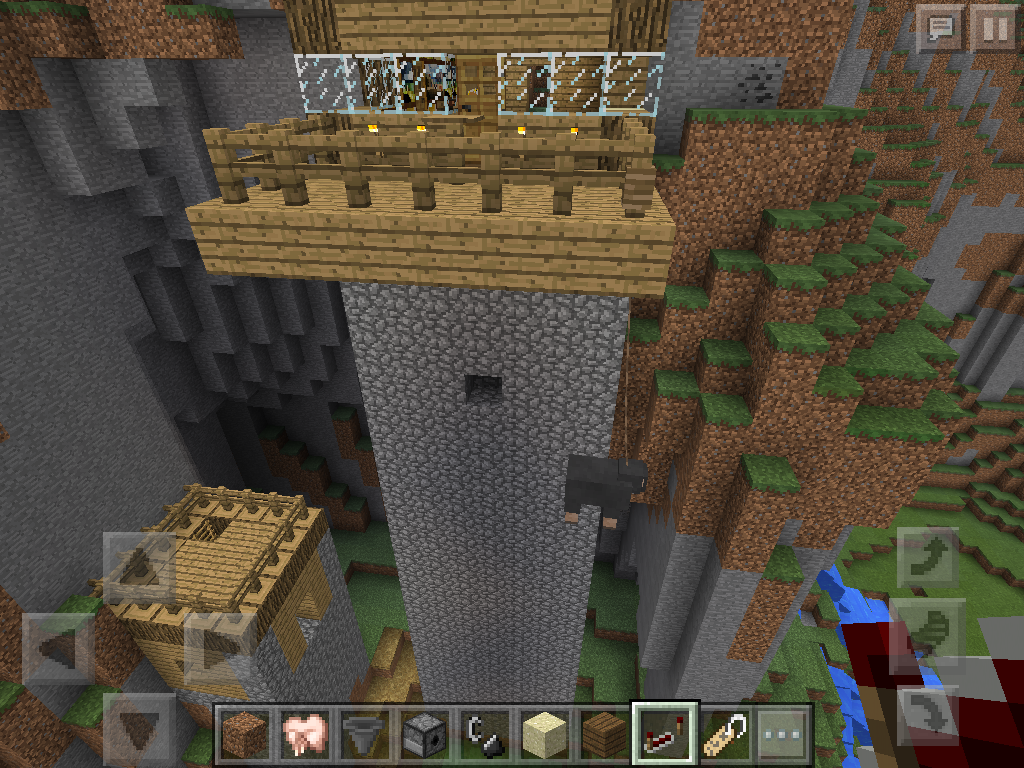Tap the move forward arrow

139,567
